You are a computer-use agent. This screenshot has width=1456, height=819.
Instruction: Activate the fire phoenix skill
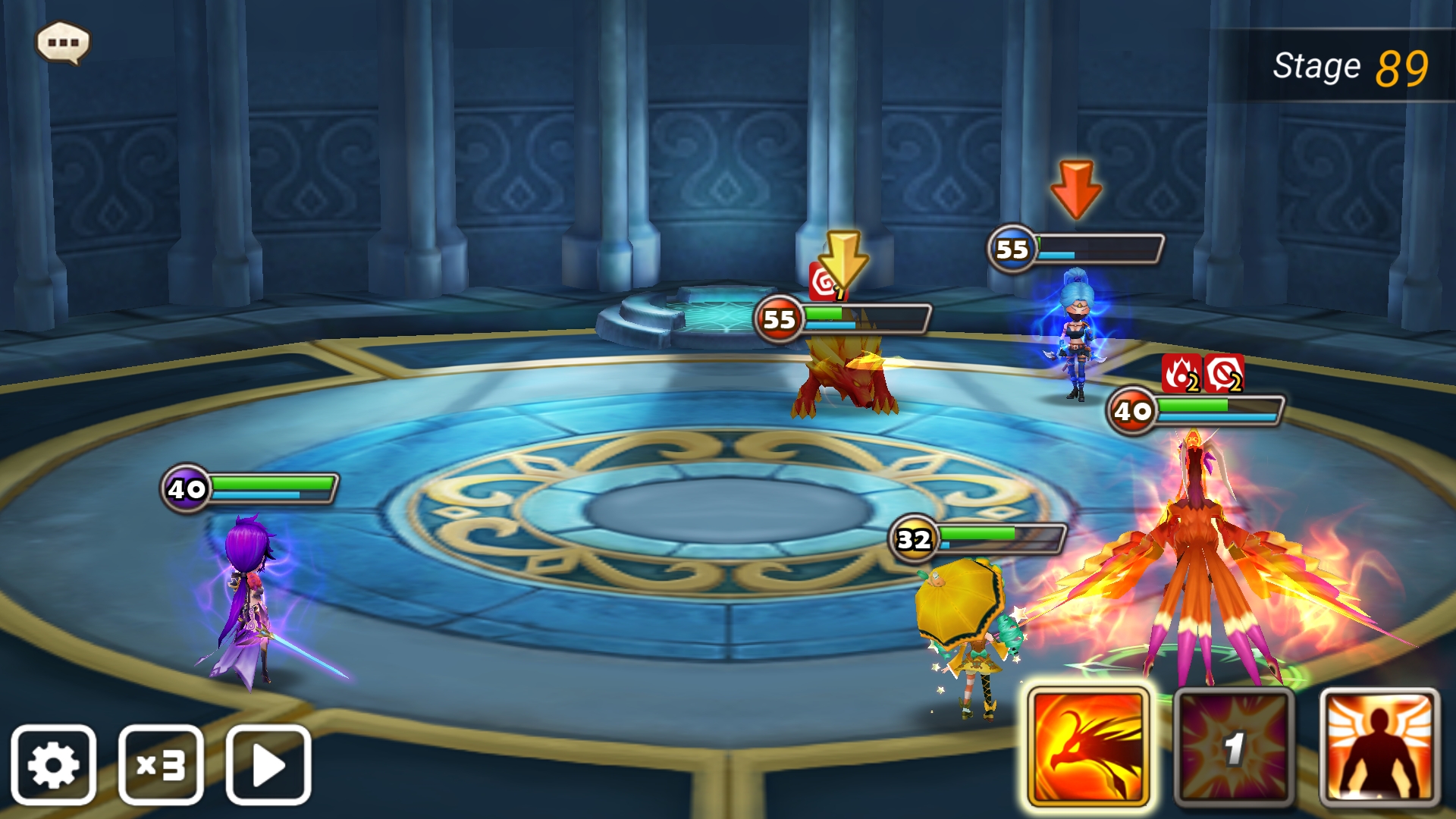pos(1089,747)
